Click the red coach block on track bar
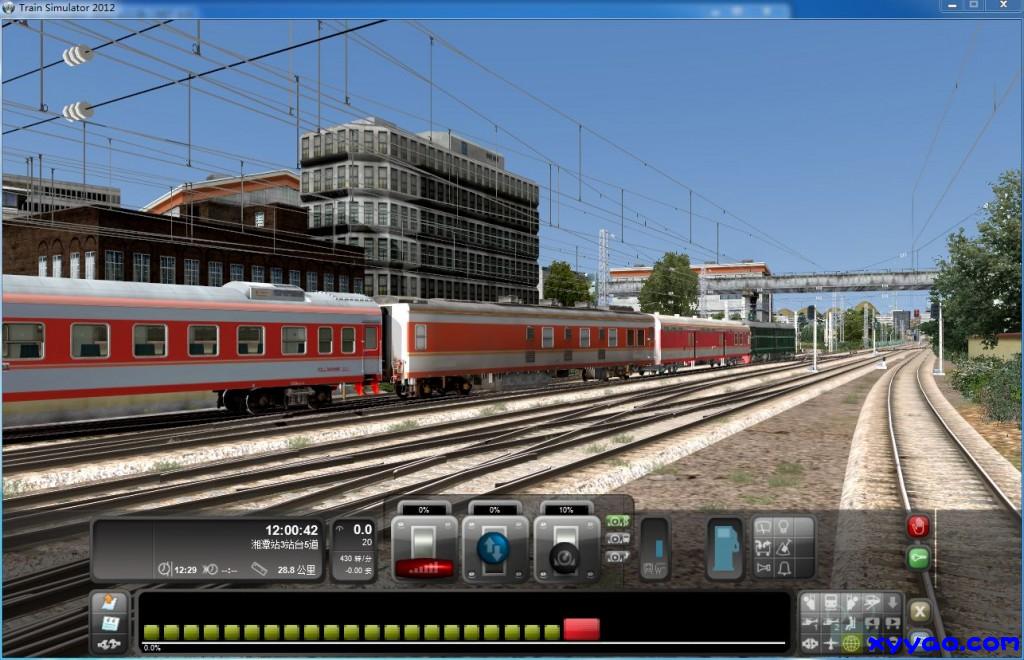Screen dimensions: 1024x660 (581, 629)
